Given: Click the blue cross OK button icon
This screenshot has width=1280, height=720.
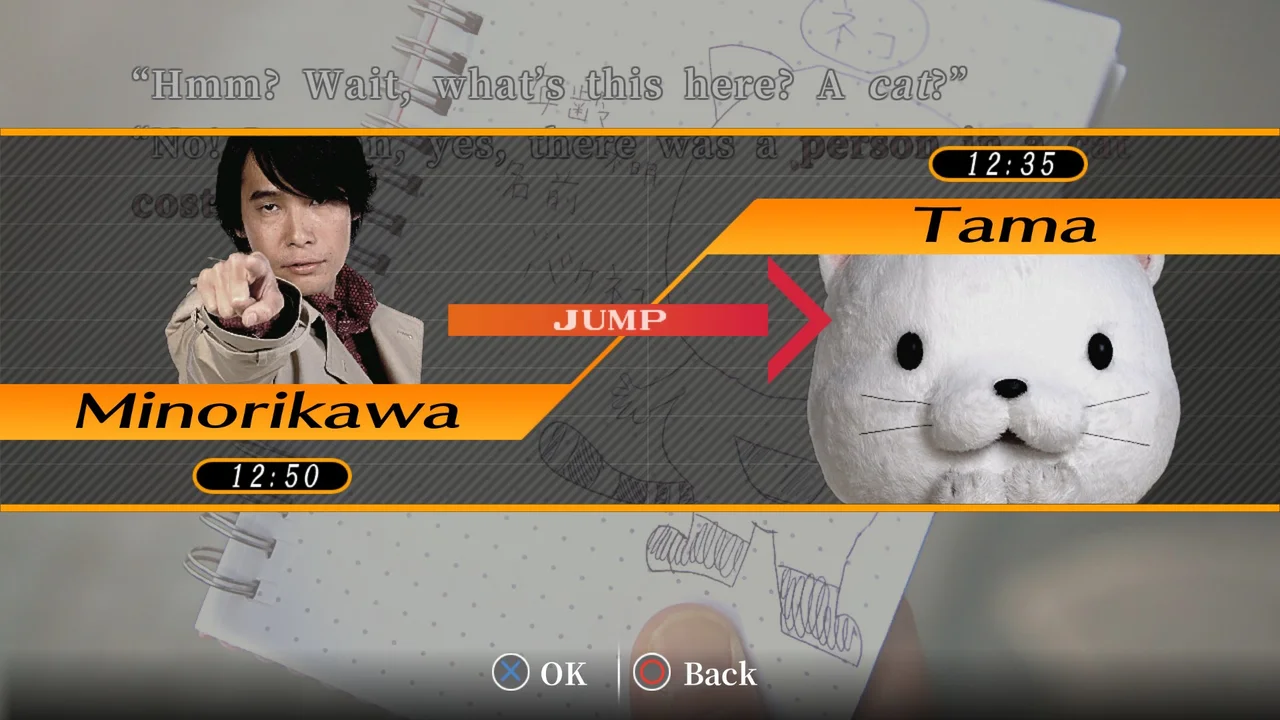Looking at the screenshot, I should pyautogui.click(x=511, y=674).
